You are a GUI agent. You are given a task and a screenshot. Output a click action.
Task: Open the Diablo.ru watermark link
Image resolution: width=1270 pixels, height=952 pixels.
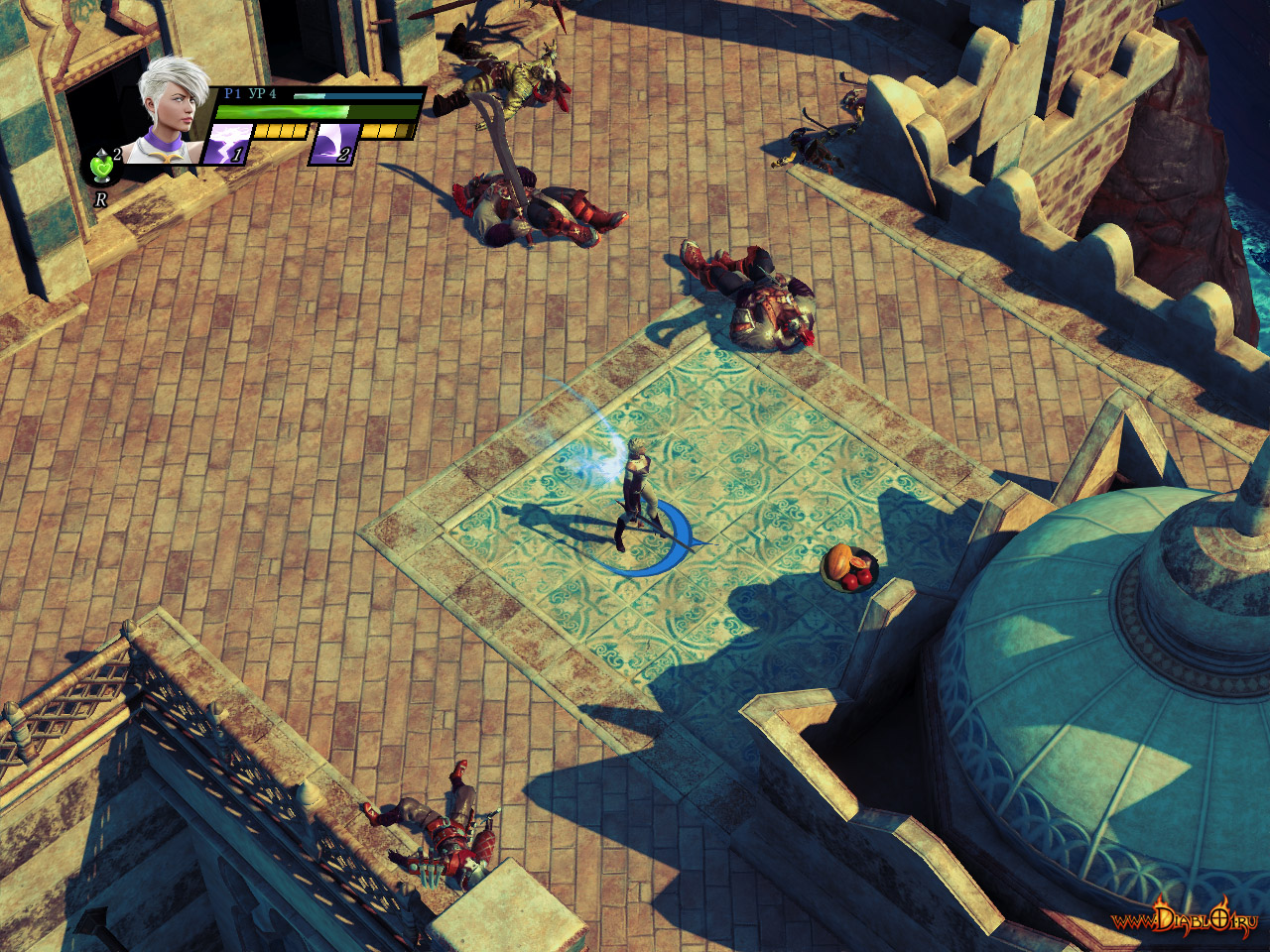pos(1185,918)
